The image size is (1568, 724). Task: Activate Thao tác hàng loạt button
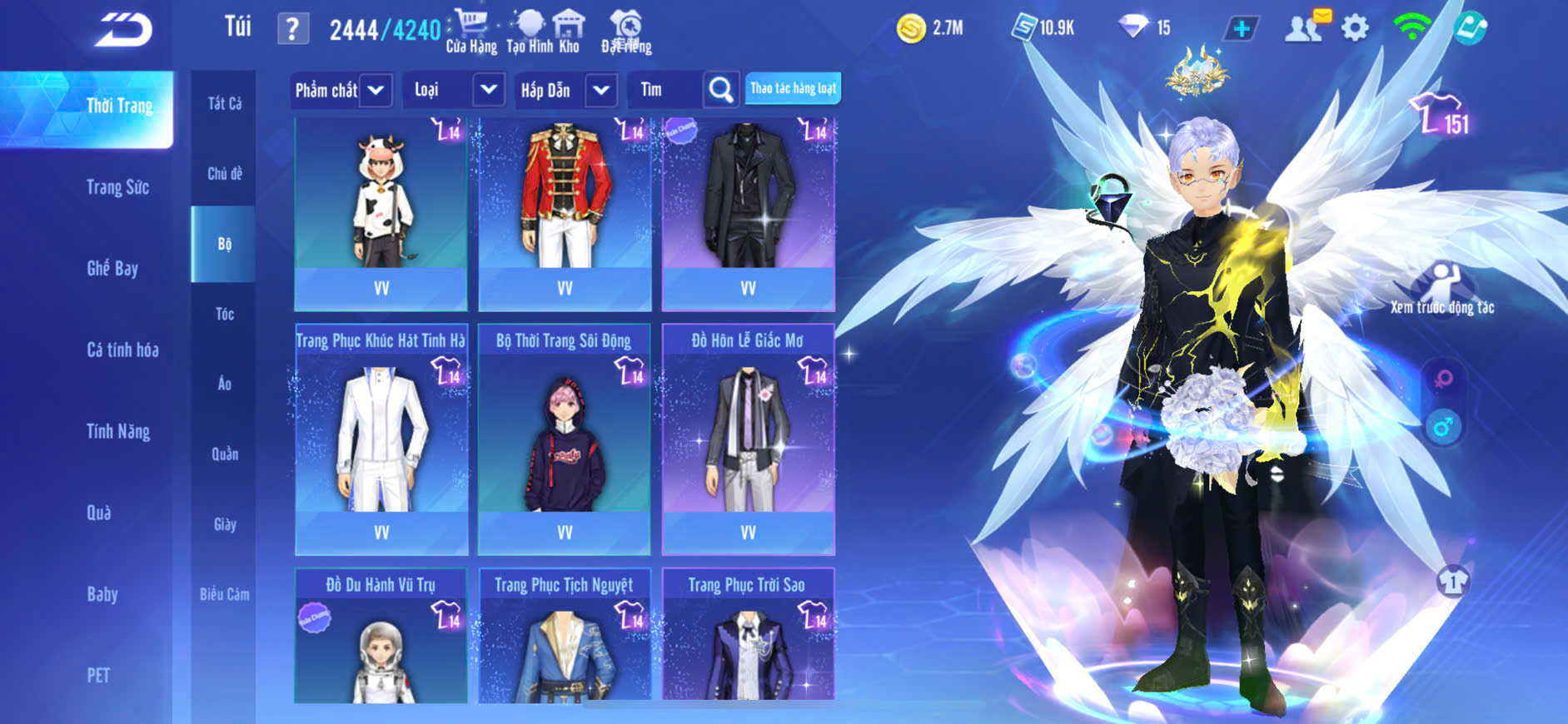pyautogui.click(x=793, y=88)
